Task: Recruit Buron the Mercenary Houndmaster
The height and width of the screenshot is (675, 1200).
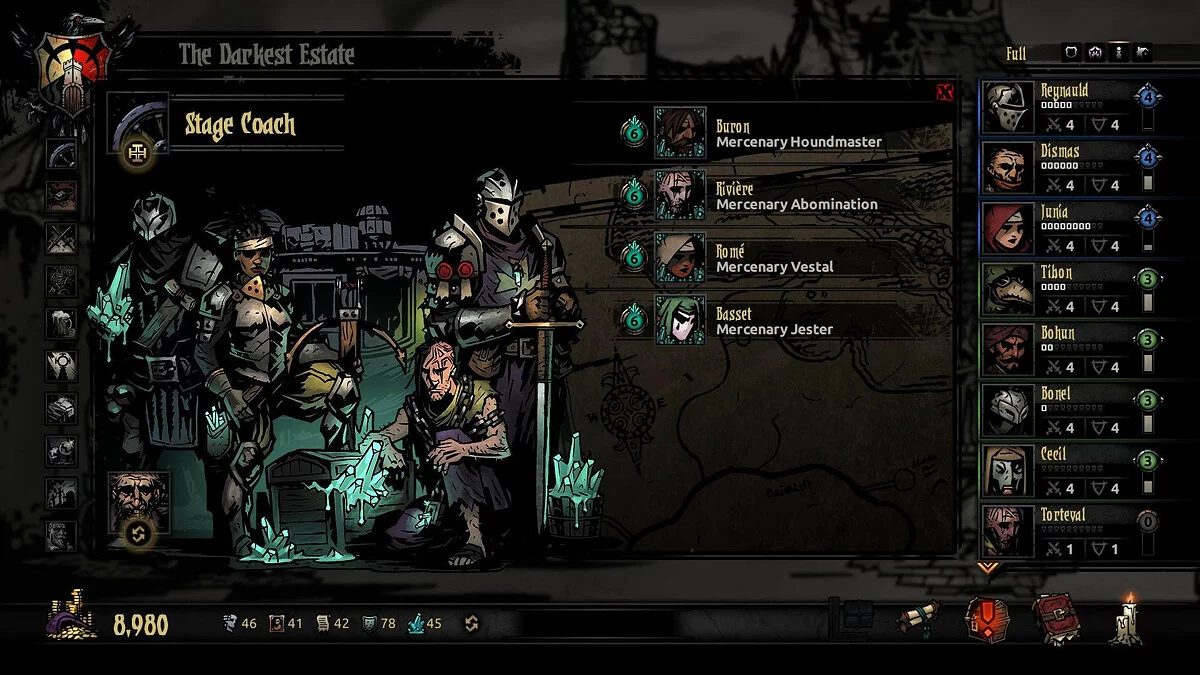Action: coord(680,132)
